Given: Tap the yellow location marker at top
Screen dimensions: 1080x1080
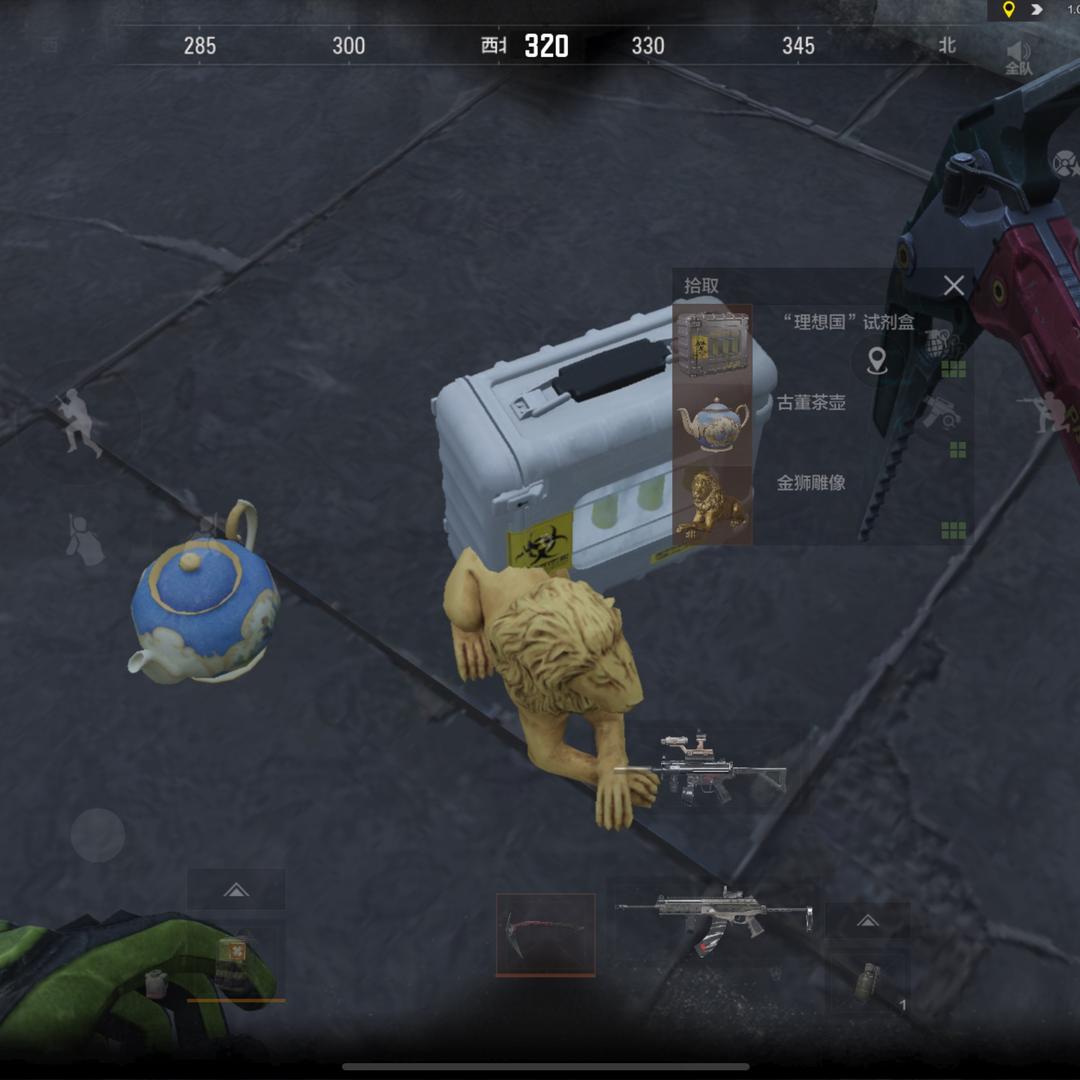Looking at the screenshot, I should pos(1008,10).
